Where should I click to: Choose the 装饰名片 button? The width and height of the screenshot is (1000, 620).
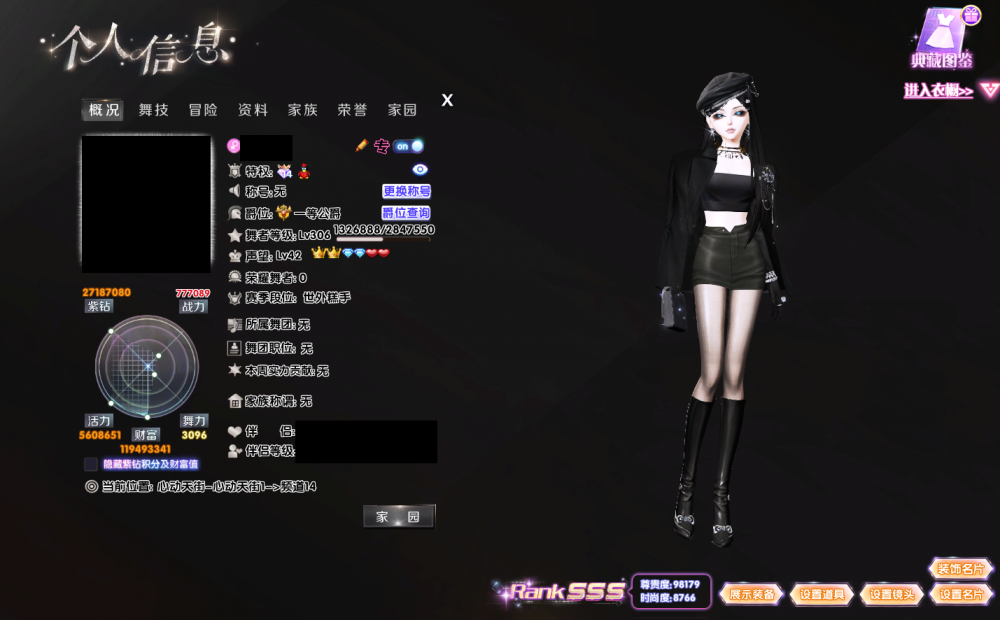(961, 569)
